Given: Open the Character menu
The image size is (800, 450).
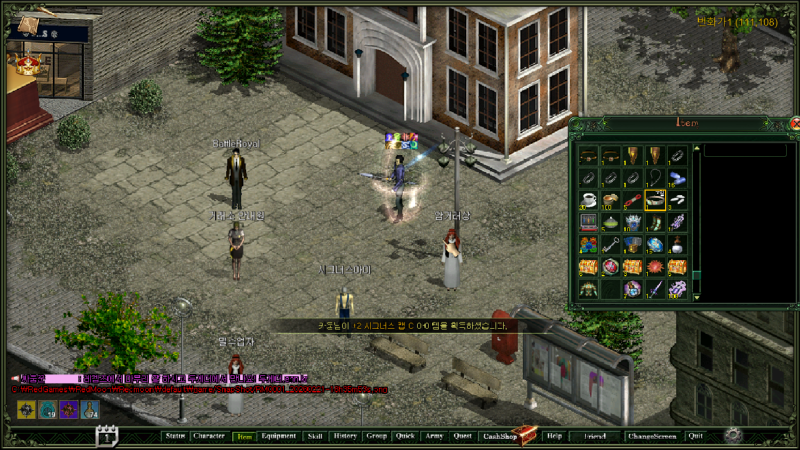Looking at the screenshot, I should 209,436.
